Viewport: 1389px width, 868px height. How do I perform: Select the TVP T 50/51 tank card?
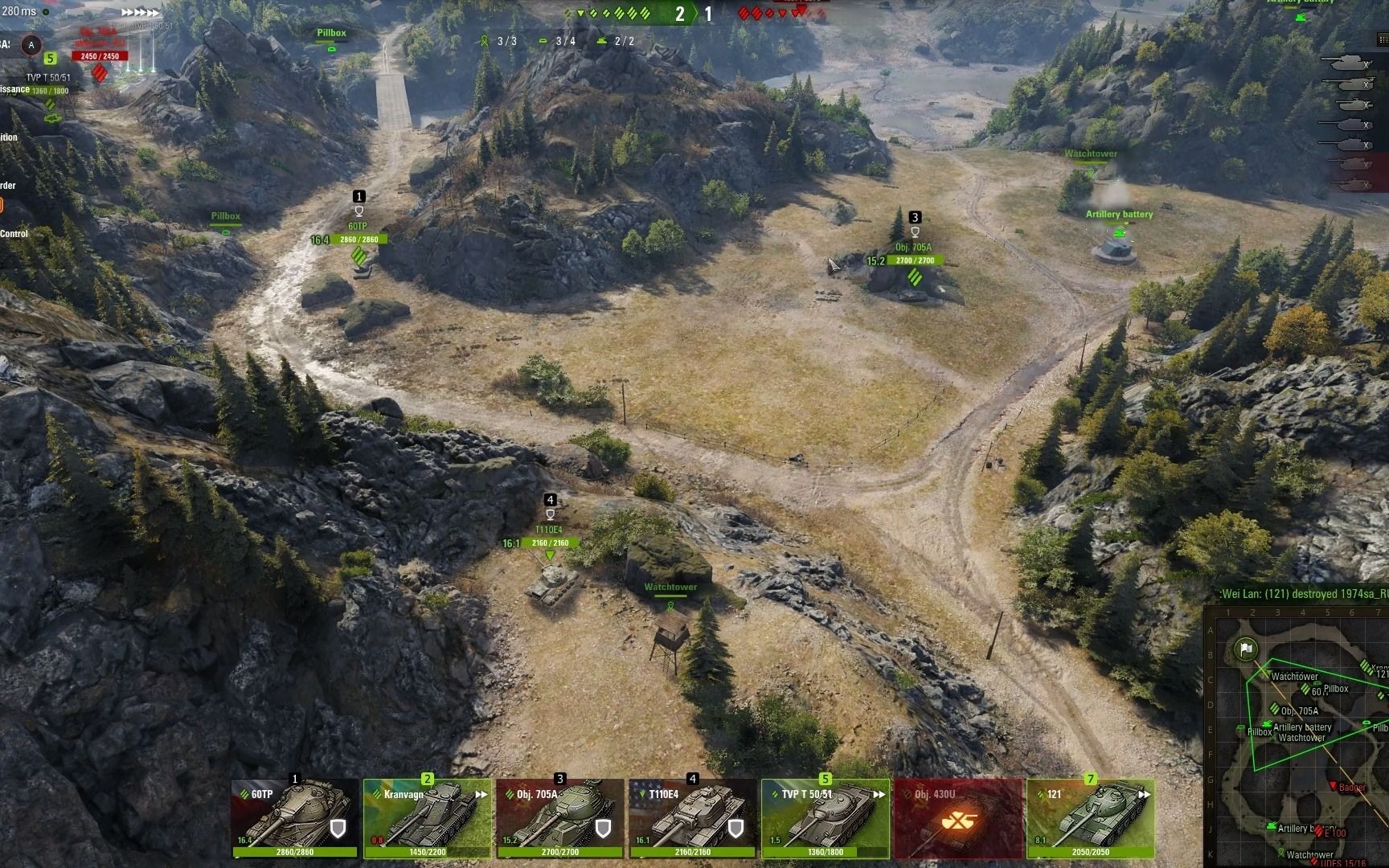pos(826,818)
